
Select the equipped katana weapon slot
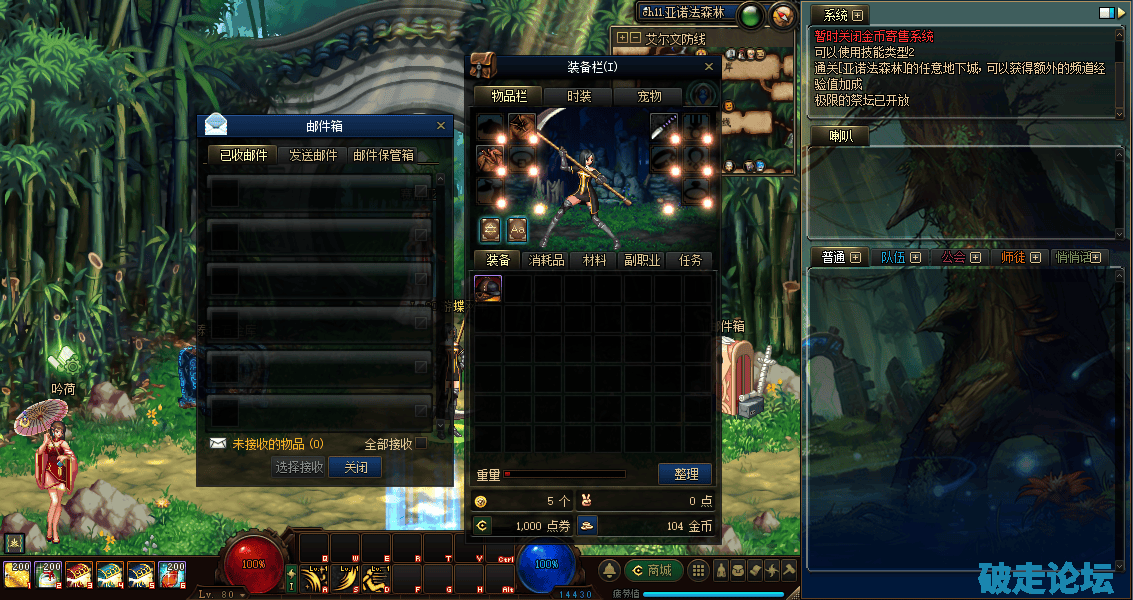(665, 126)
